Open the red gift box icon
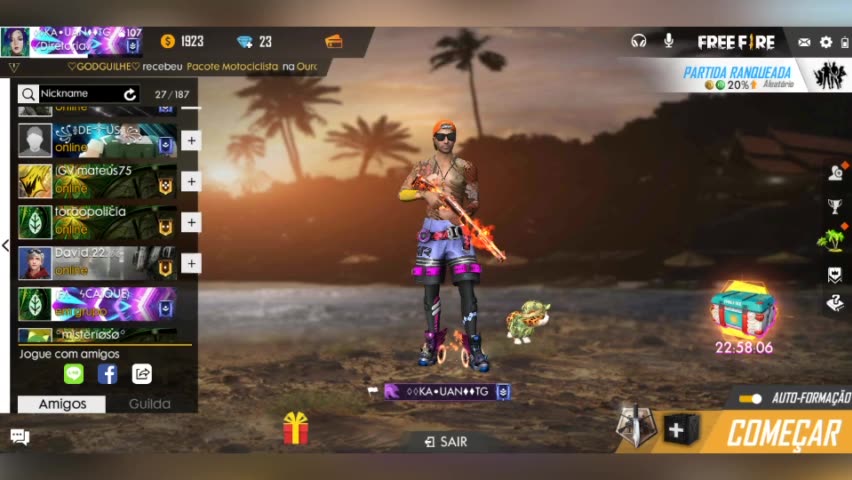 pos(295,428)
